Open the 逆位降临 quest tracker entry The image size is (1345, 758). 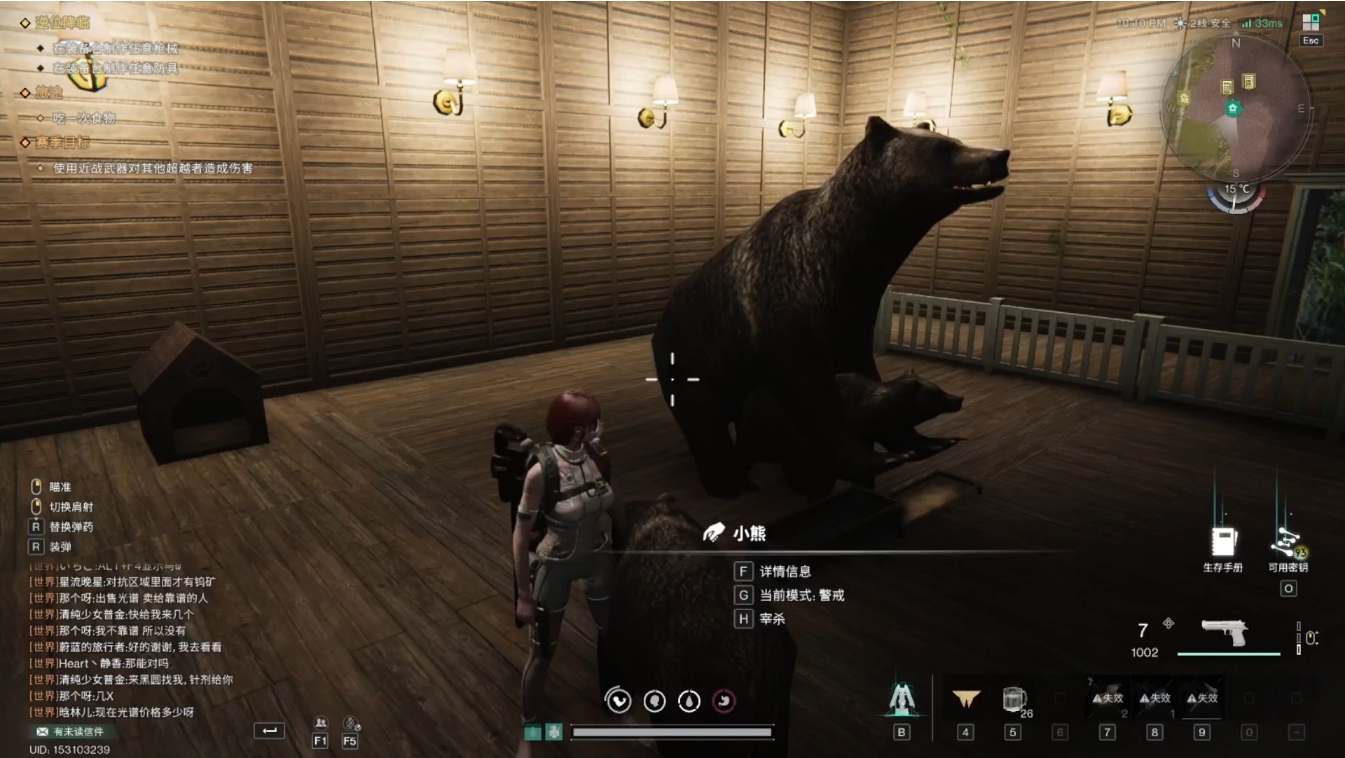(x=60, y=22)
